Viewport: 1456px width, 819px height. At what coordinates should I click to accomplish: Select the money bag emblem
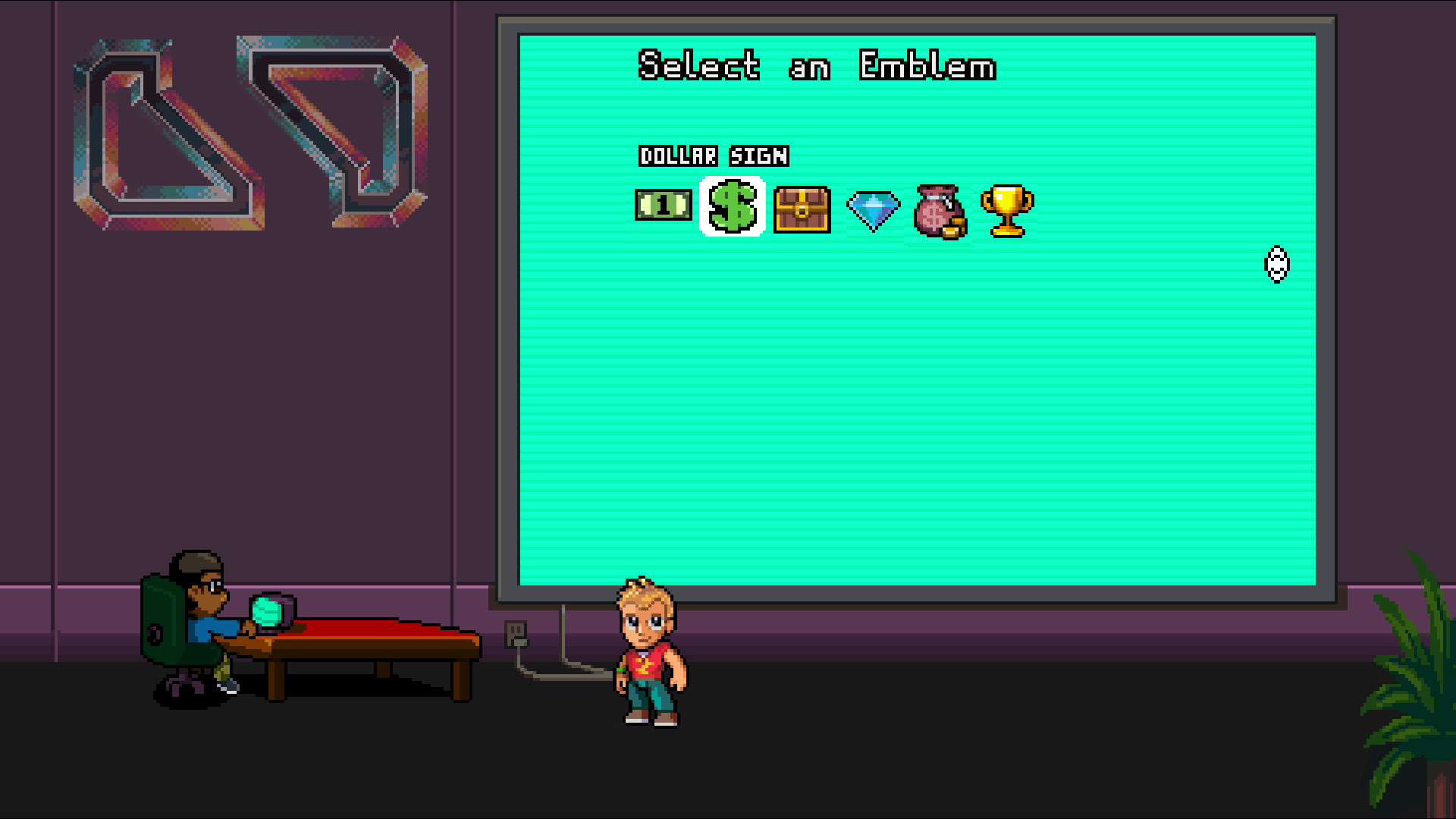[x=940, y=210]
